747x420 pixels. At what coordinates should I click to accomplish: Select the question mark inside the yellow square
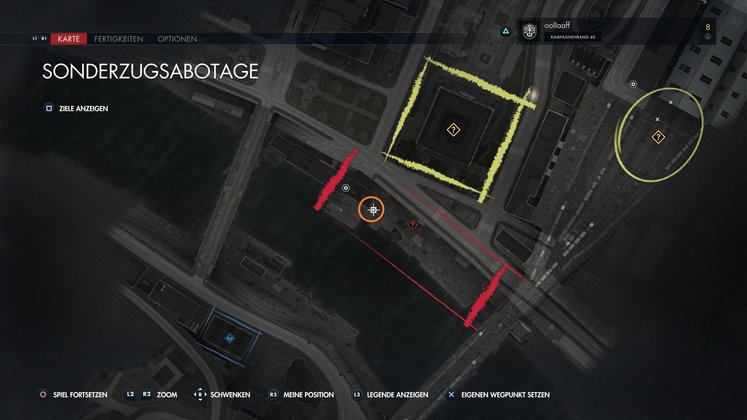pos(452,129)
